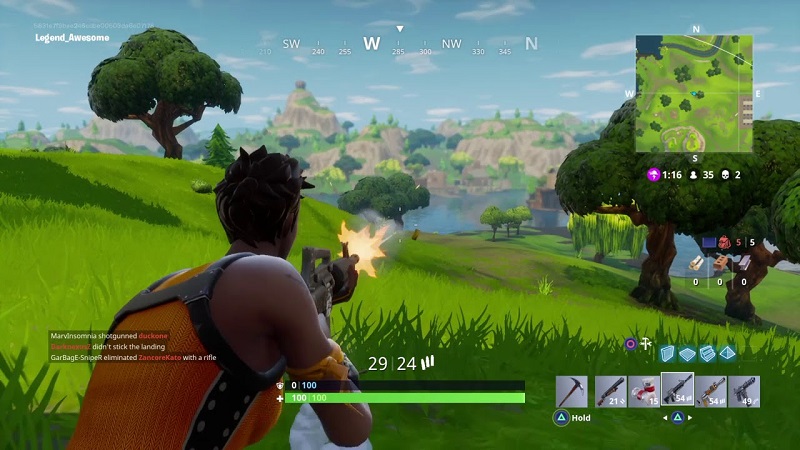Select the bandages slot with 15
The height and width of the screenshot is (450, 800).
(x=644, y=391)
